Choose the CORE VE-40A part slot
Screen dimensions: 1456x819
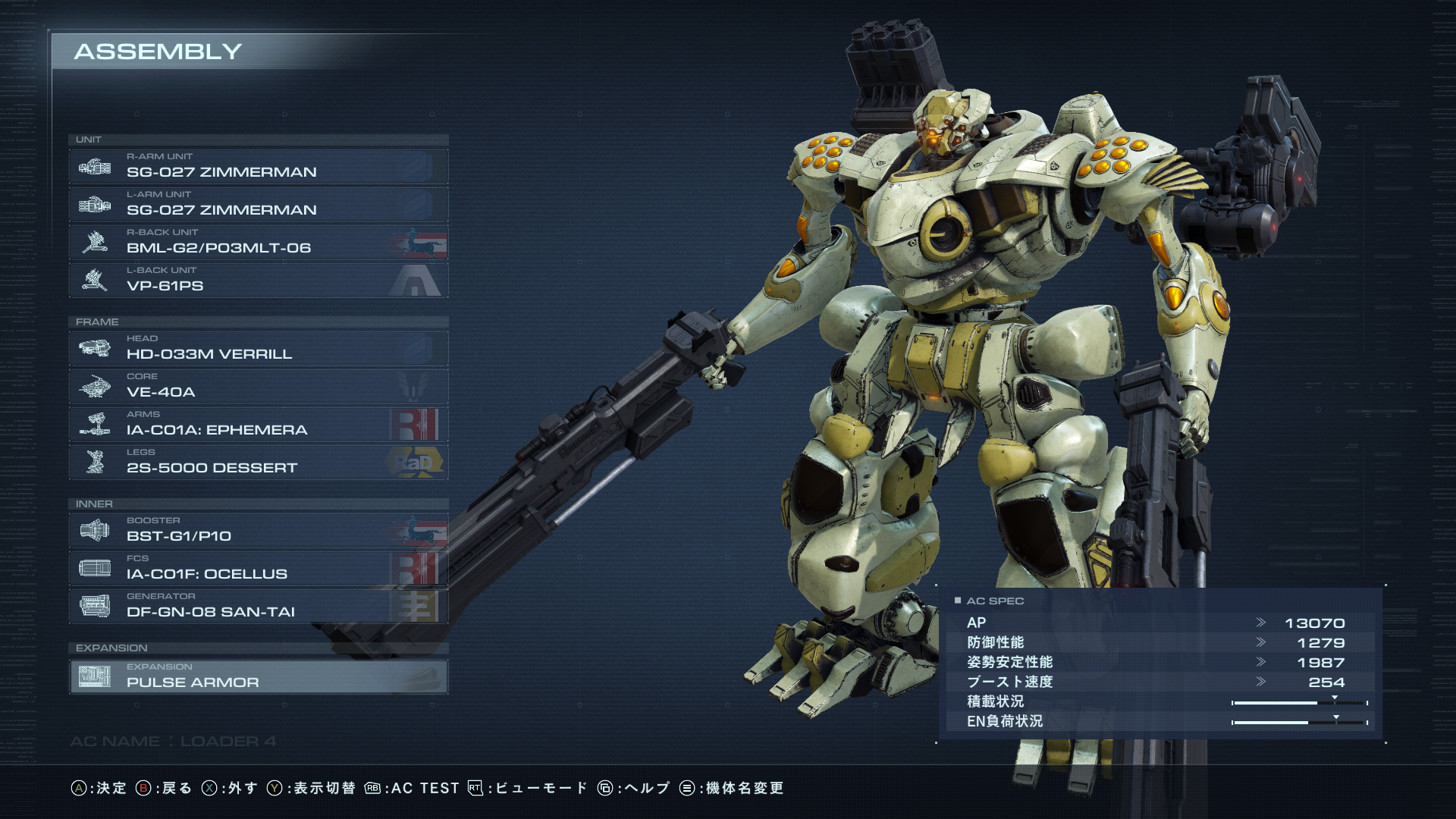(258, 387)
